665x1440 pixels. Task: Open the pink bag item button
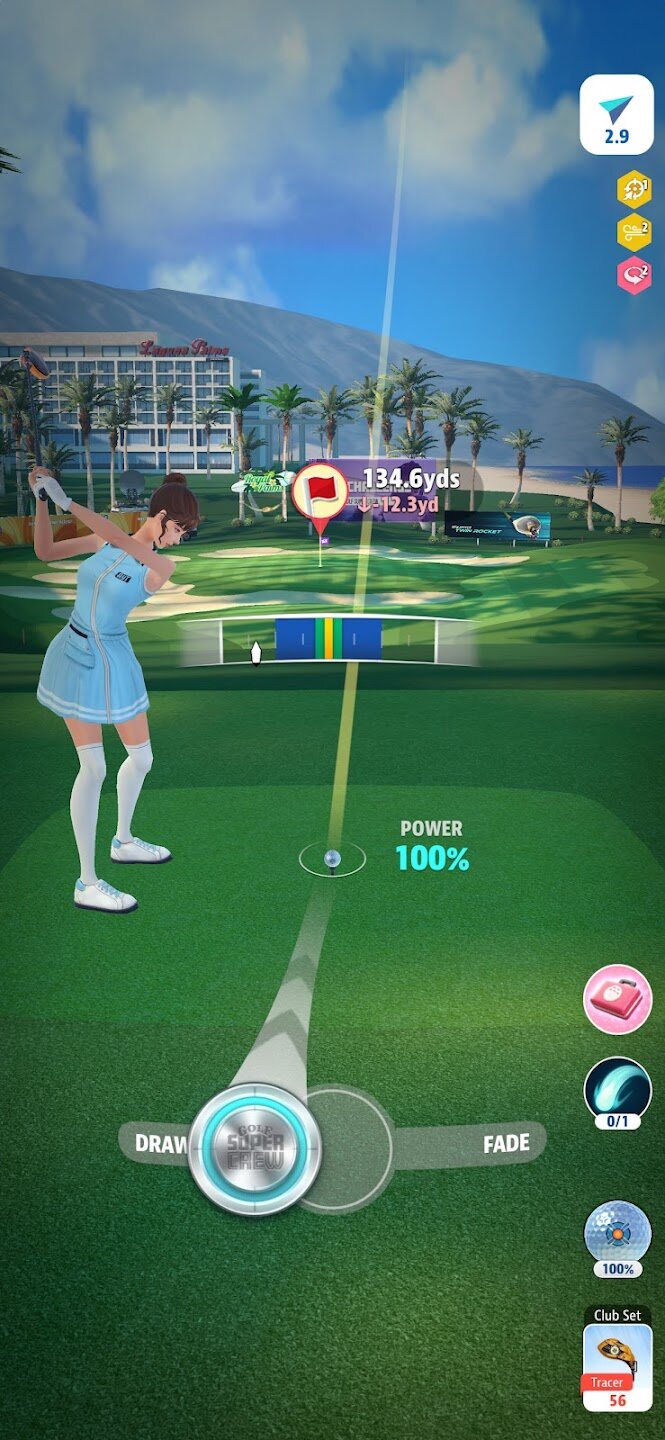(x=617, y=999)
